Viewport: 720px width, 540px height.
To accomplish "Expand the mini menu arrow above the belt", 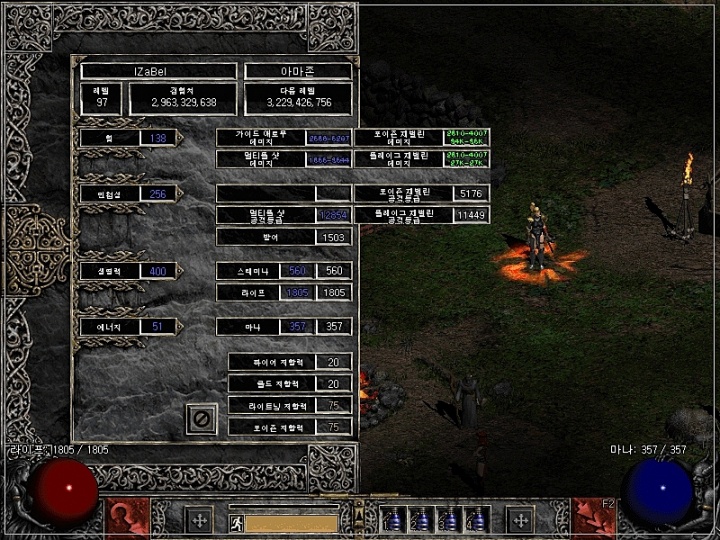I will pos(361,515).
